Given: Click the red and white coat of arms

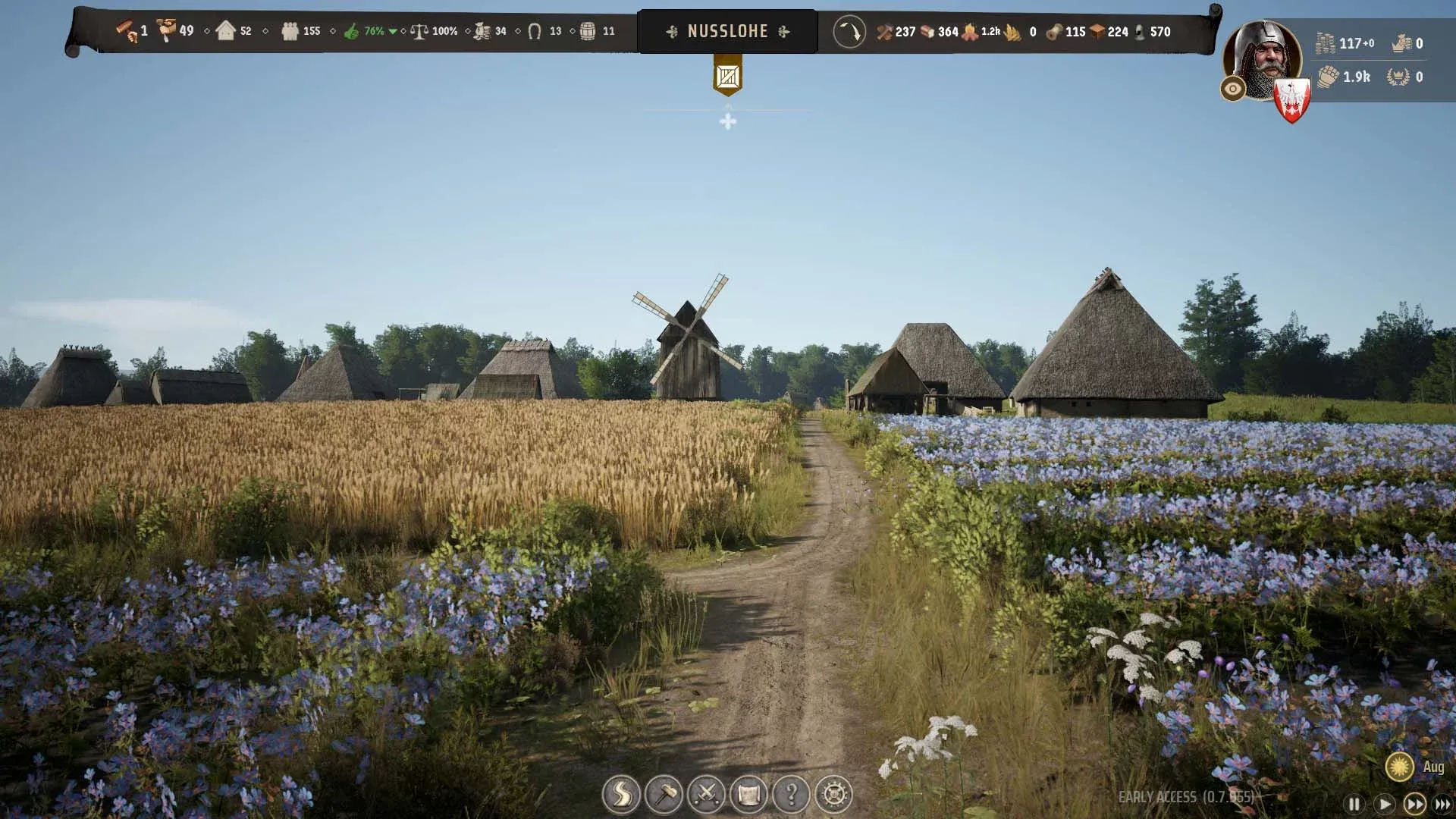Looking at the screenshot, I should pyautogui.click(x=1291, y=100).
